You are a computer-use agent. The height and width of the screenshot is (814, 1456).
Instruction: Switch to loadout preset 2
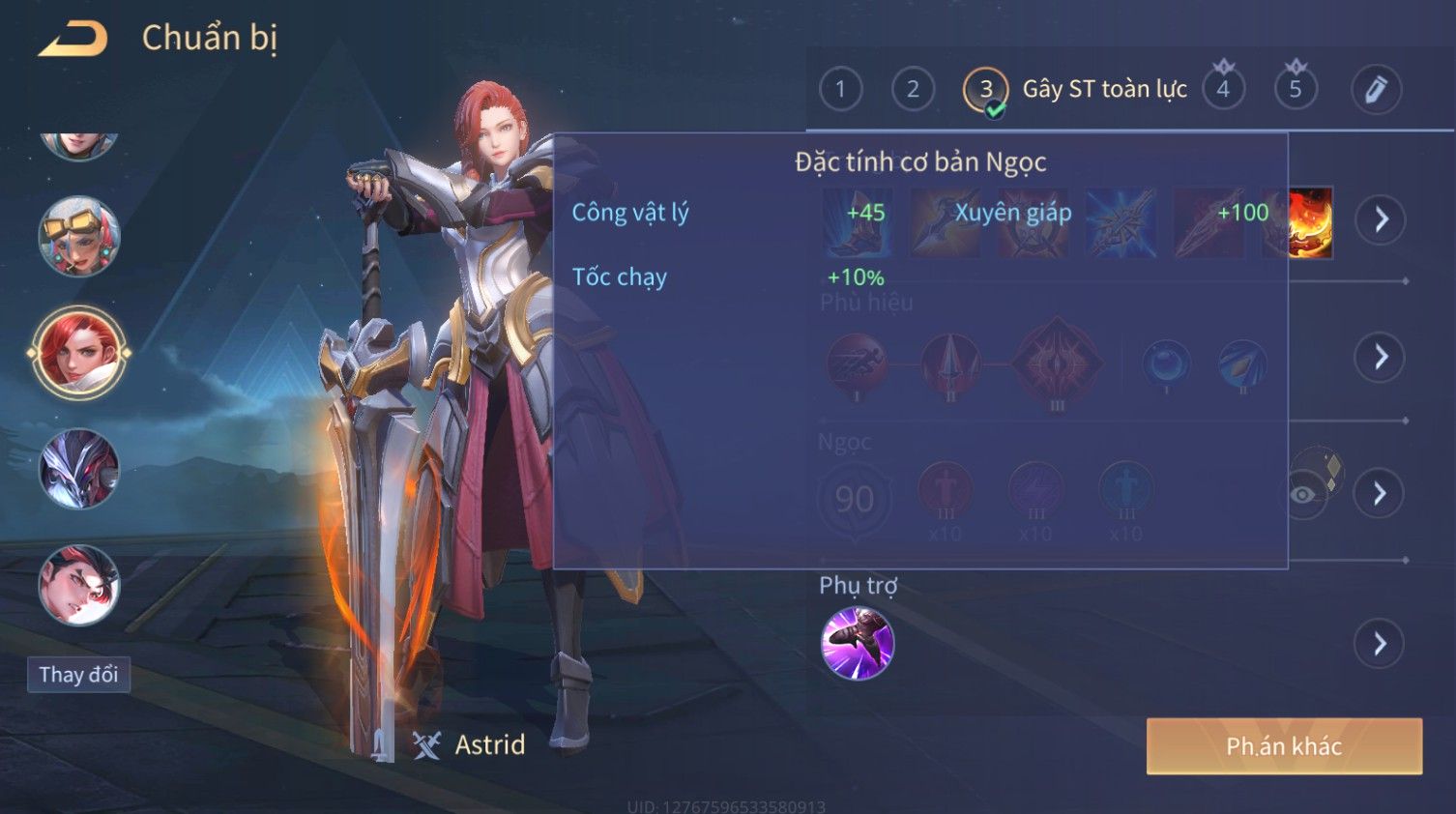click(913, 90)
